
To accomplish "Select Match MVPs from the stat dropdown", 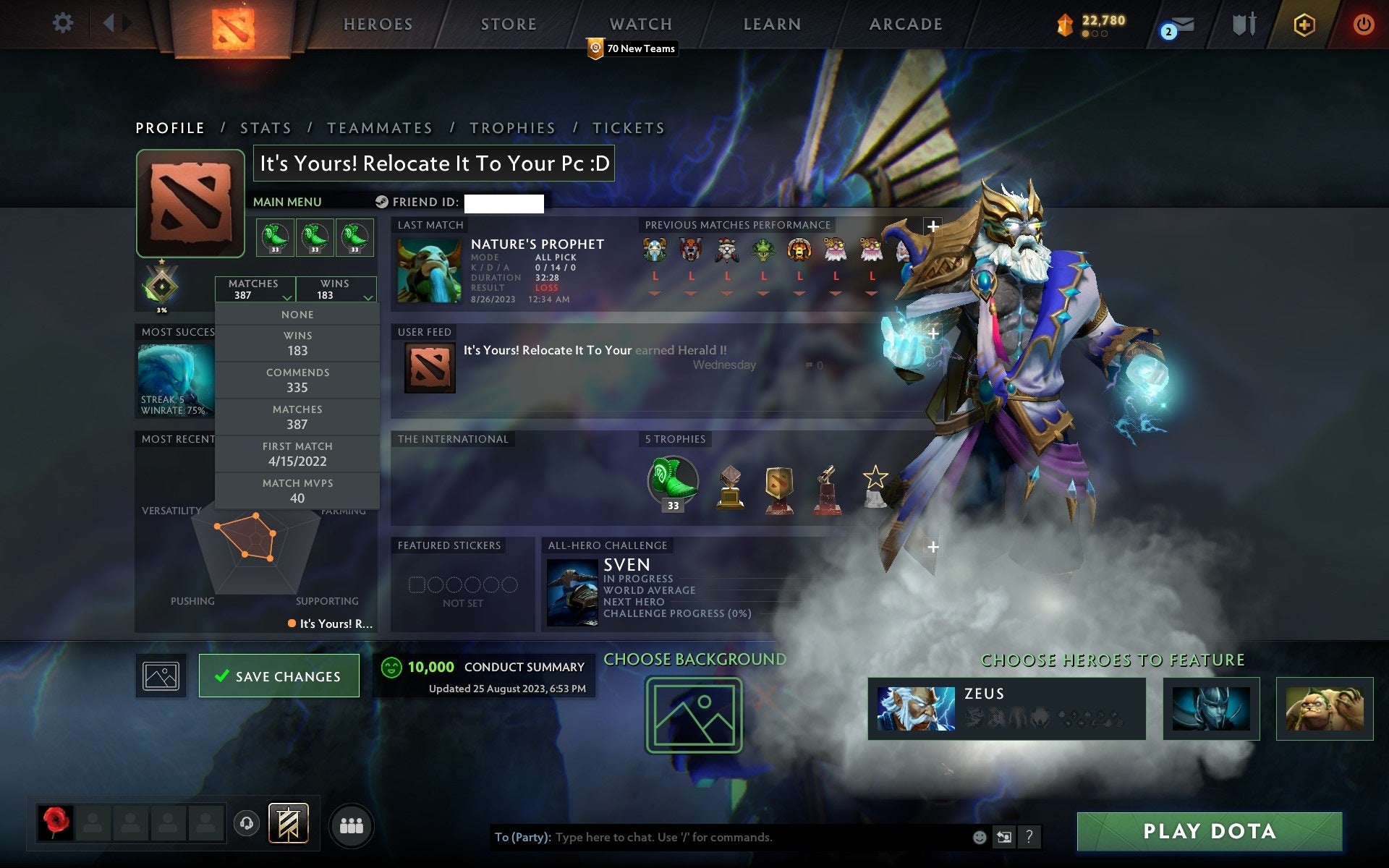I will click(x=298, y=490).
